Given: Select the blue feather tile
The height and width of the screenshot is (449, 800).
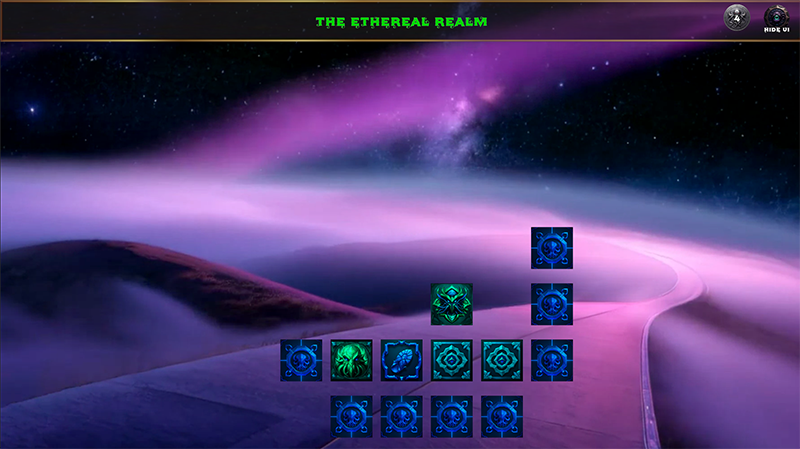Looking at the screenshot, I should click(x=402, y=360).
